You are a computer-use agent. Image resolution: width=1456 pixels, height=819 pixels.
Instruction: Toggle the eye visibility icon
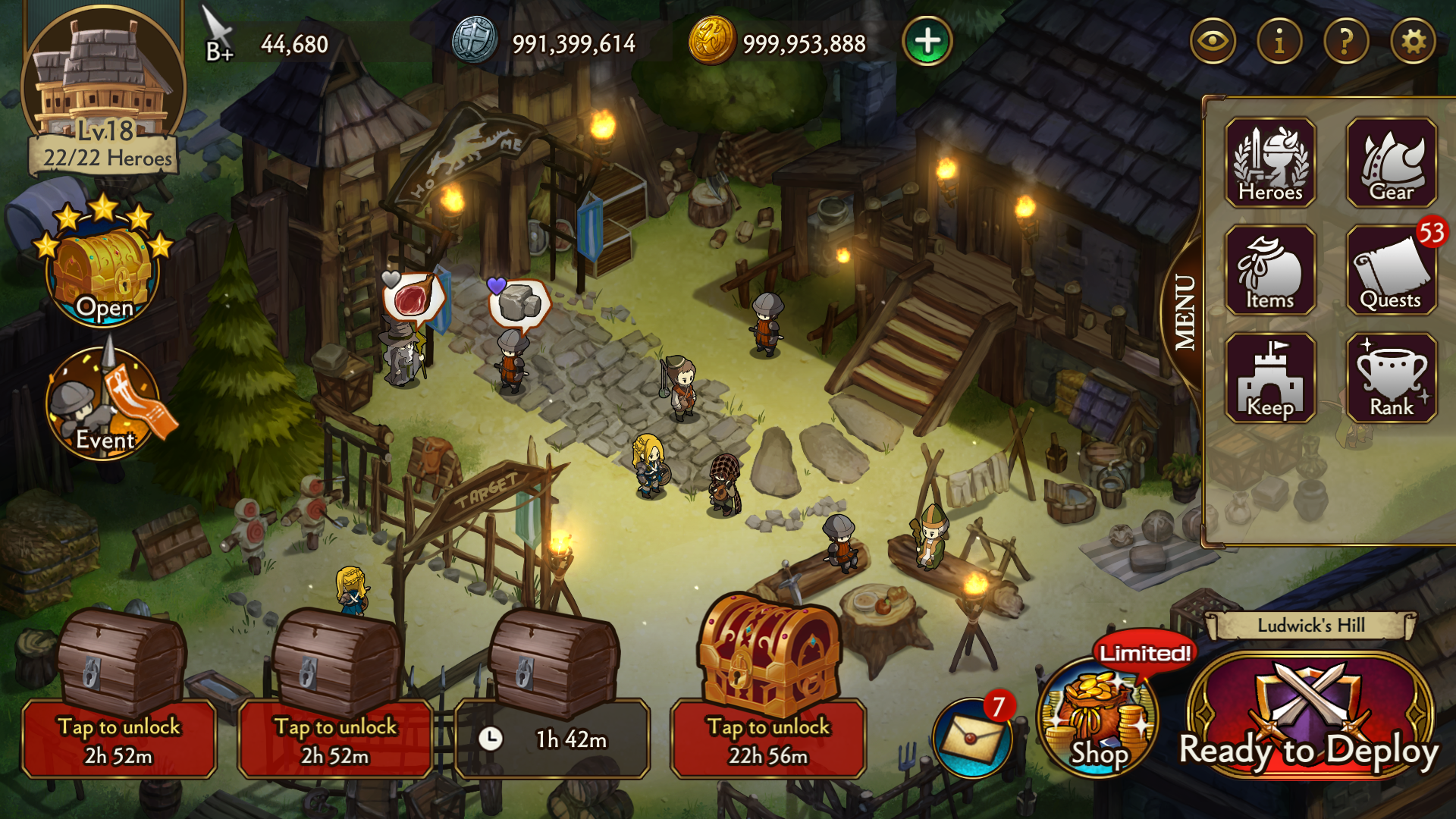point(1213,42)
